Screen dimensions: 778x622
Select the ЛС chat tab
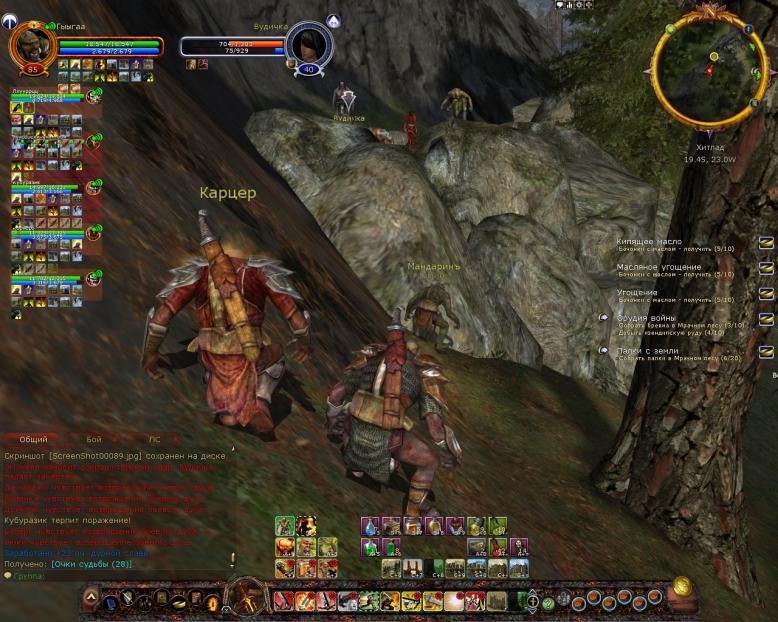(x=154, y=439)
